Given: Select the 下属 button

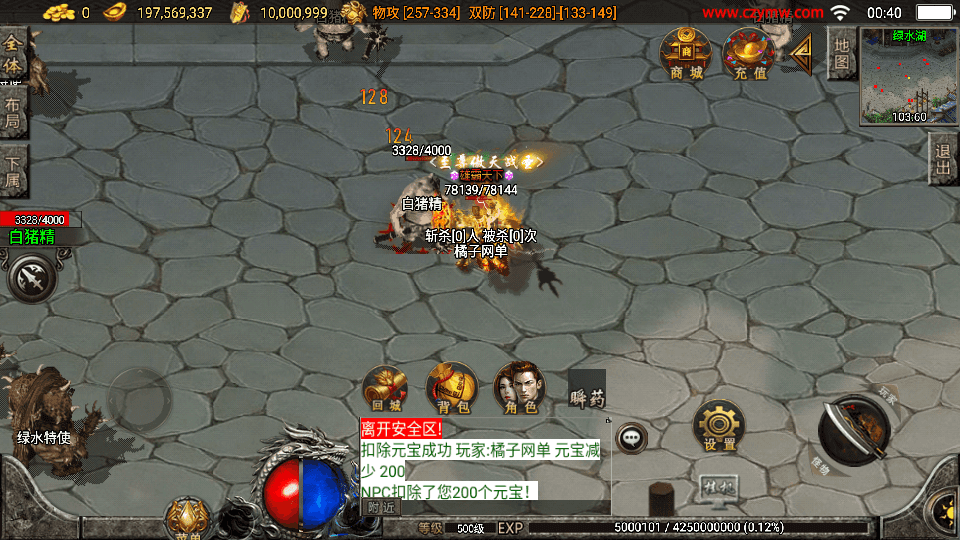Looking at the screenshot, I should tap(13, 170).
